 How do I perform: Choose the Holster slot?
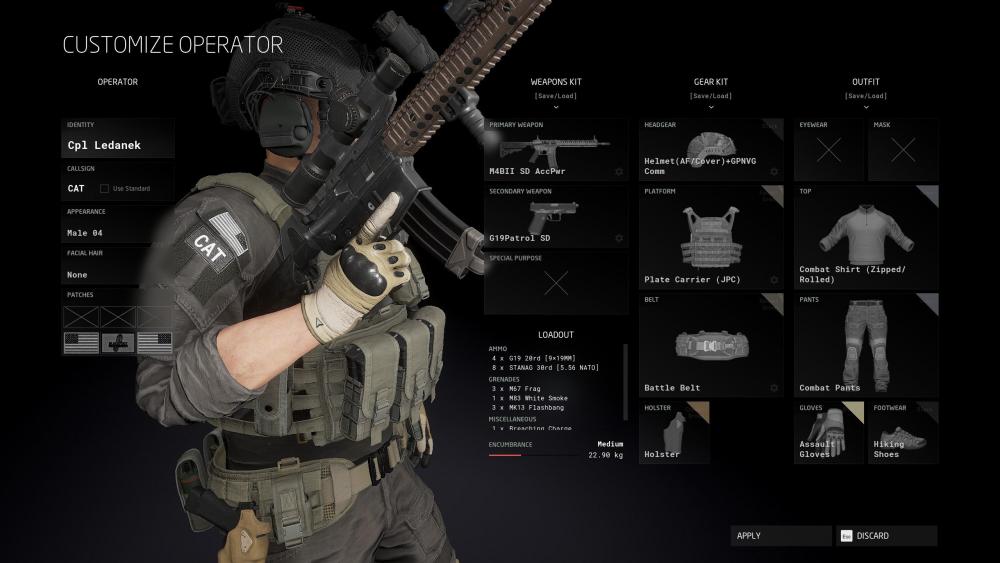(x=675, y=432)
